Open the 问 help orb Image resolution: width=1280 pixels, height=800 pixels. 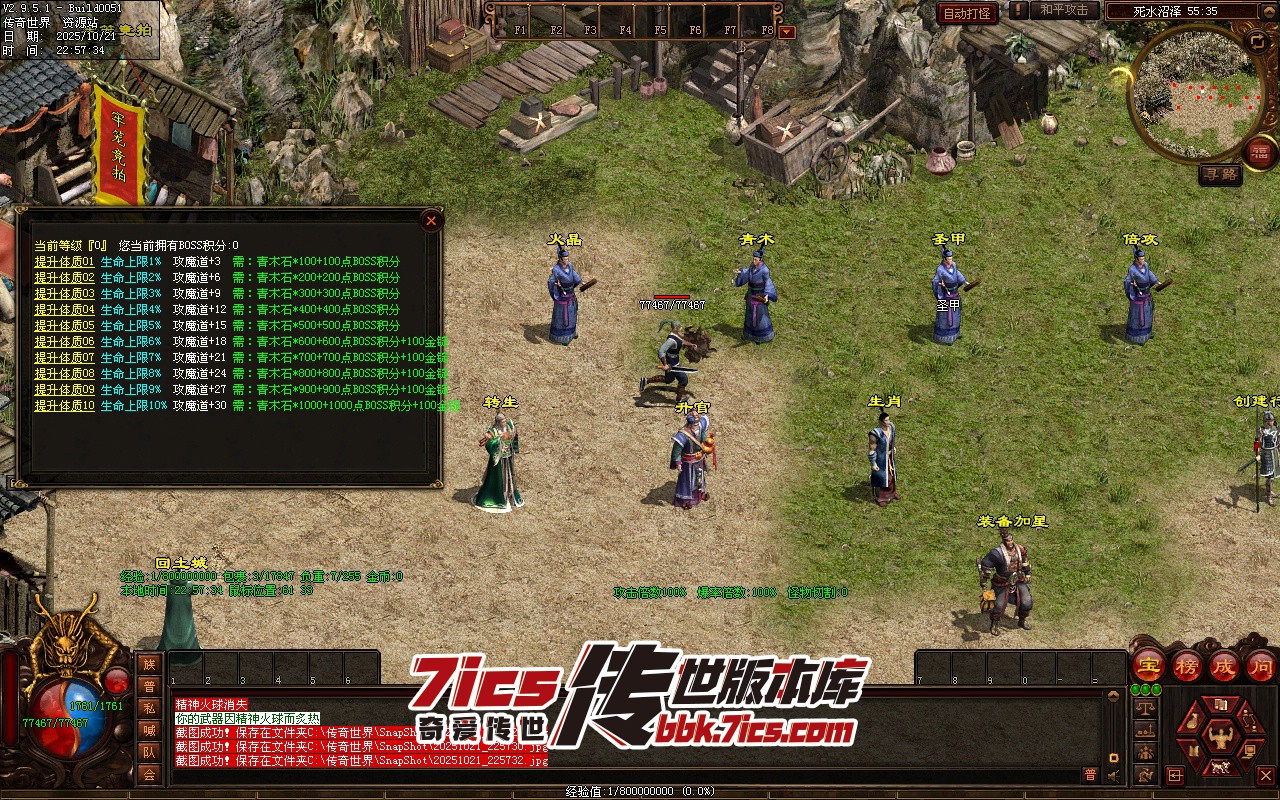point(1261,665)
